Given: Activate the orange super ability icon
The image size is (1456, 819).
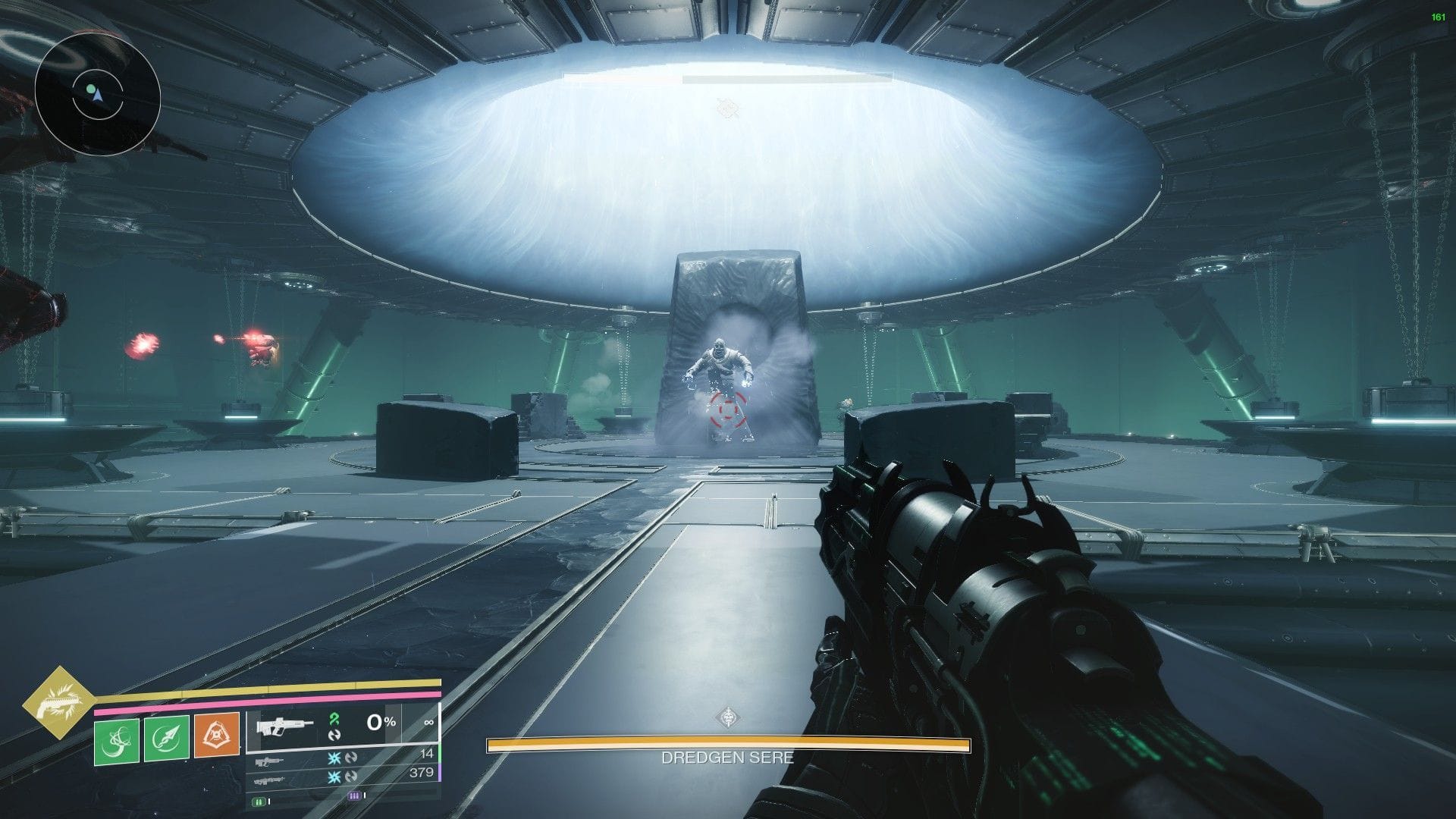Looking at the screenshot, I should point(215,736).
